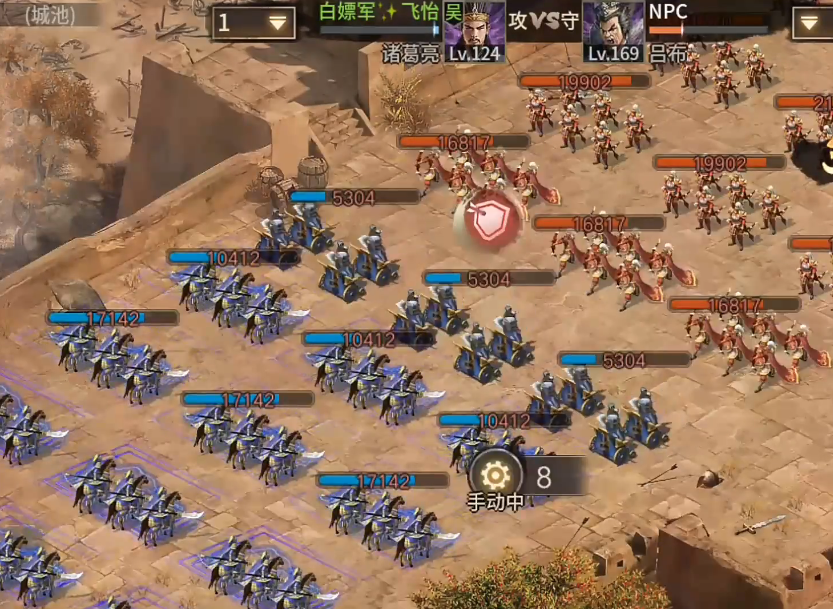The width and height of the screenshot is (833, 609).
Task: Expand the dropdown arrow beside NPC
Action: tap(811, 22)
